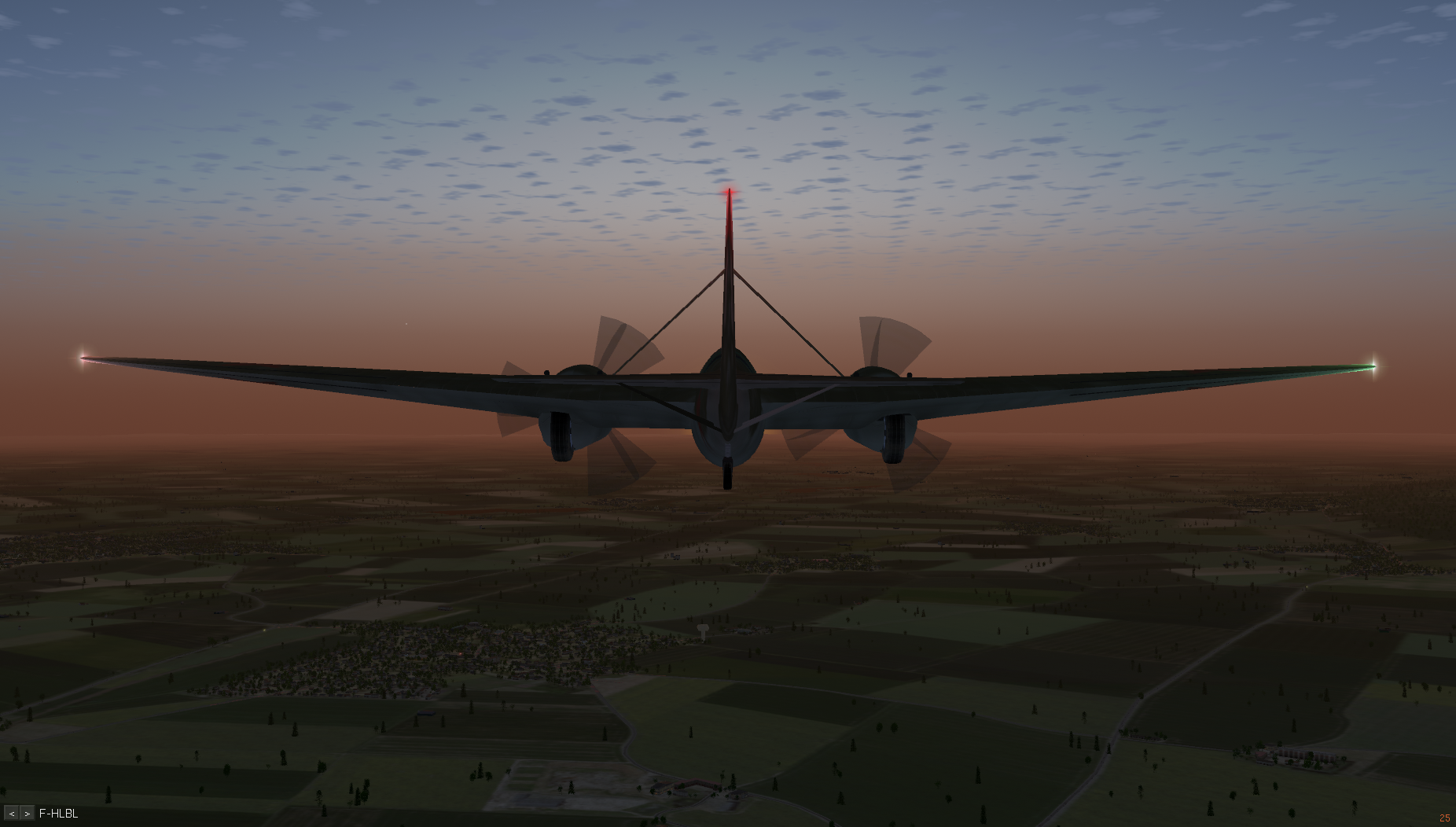Click the previous (<) arrow beside F-HLBL
Viewport: 1456px width, 827px height.
coord(12,814)
